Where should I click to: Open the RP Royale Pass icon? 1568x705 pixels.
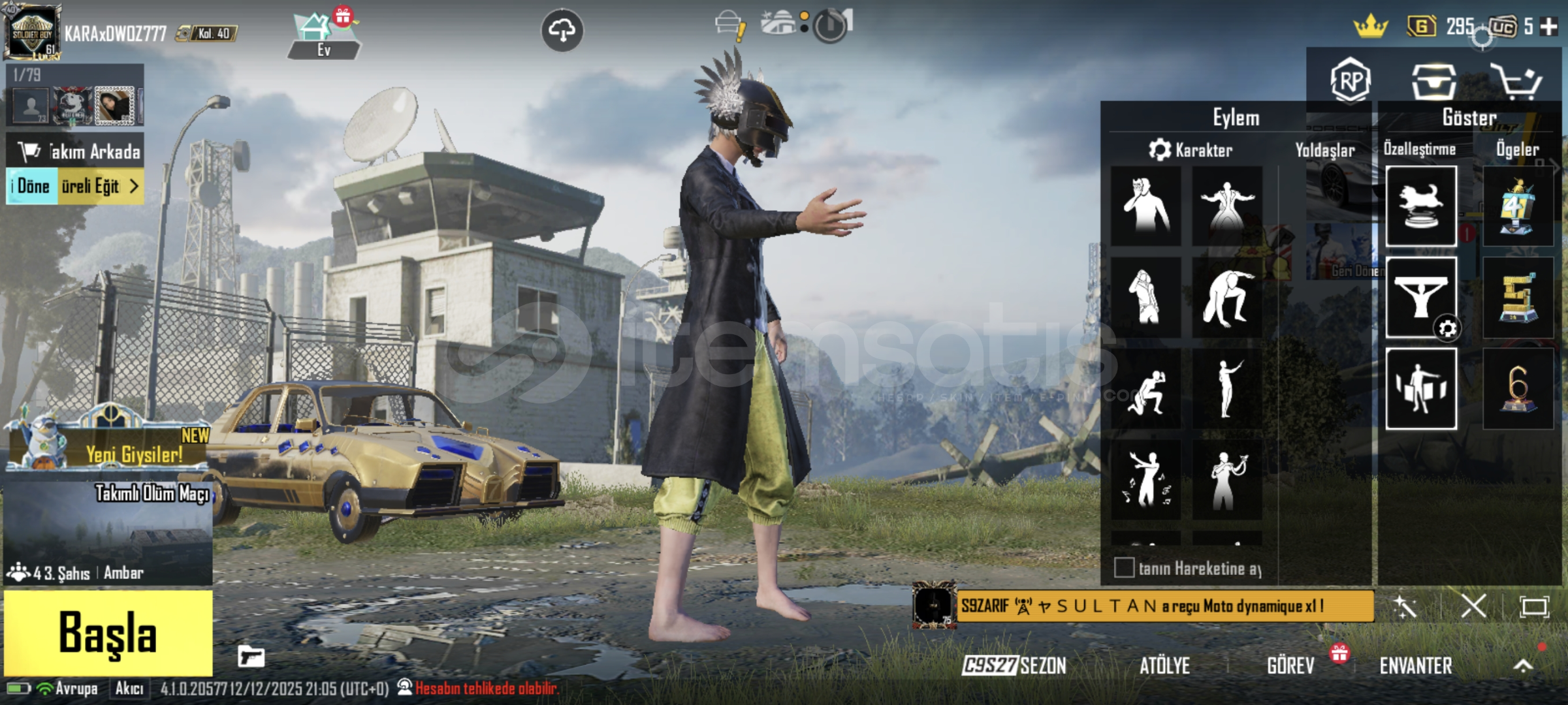[1350, 81]
